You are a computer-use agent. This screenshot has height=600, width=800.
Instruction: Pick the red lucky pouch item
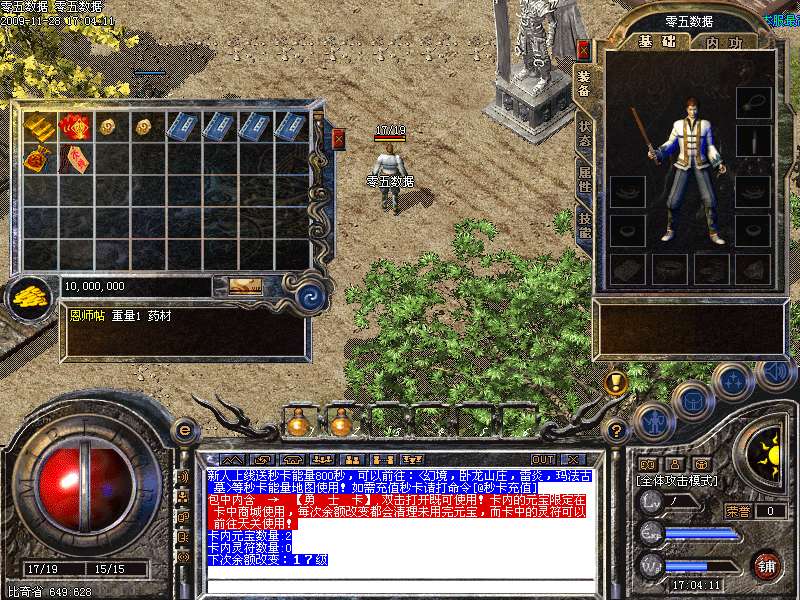pos(40,159)
